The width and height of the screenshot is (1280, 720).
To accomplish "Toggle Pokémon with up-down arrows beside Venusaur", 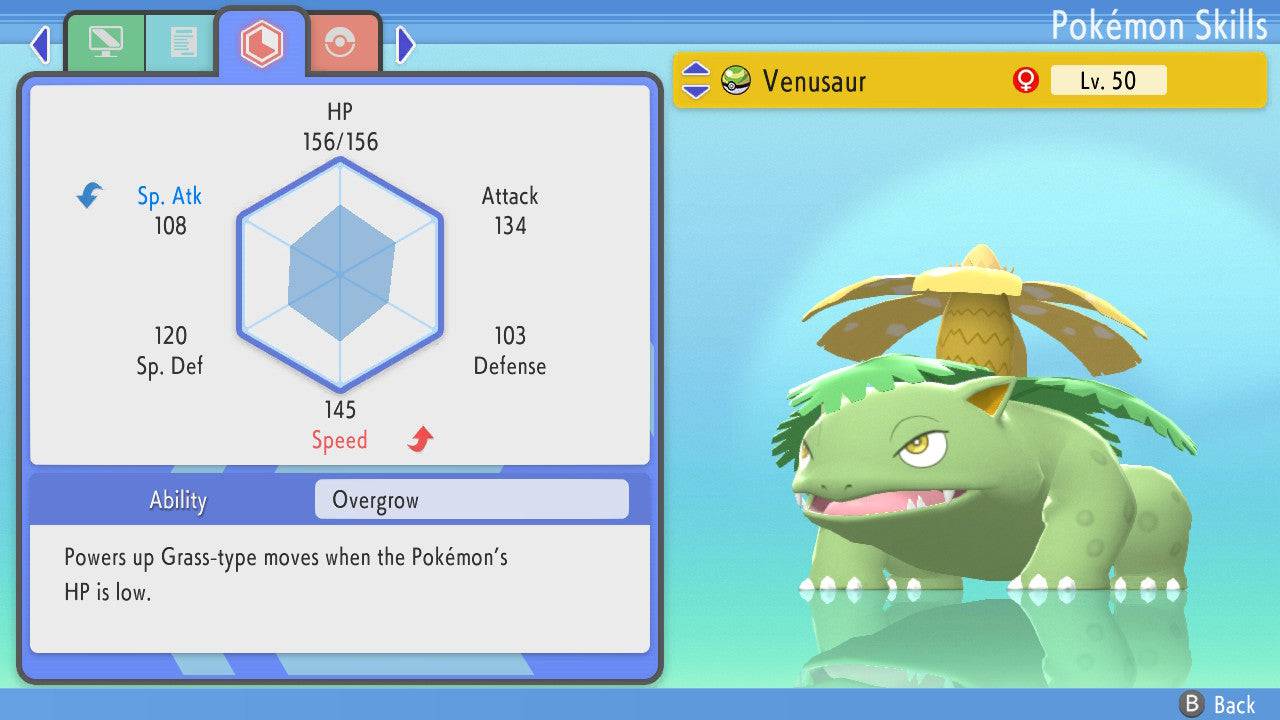I will [696, 81].
